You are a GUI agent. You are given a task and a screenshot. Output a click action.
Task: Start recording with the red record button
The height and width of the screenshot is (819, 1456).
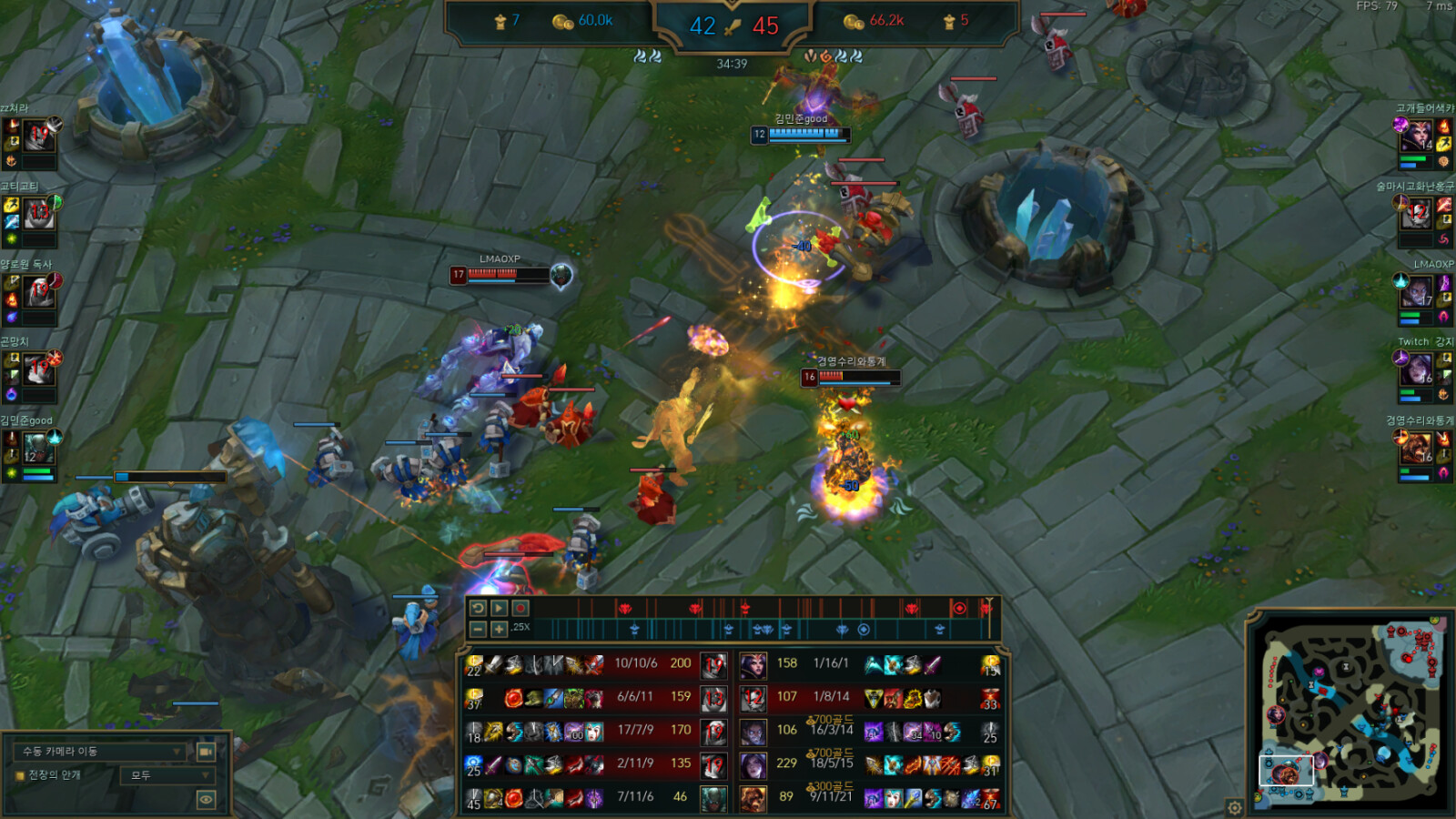[521, 608]
